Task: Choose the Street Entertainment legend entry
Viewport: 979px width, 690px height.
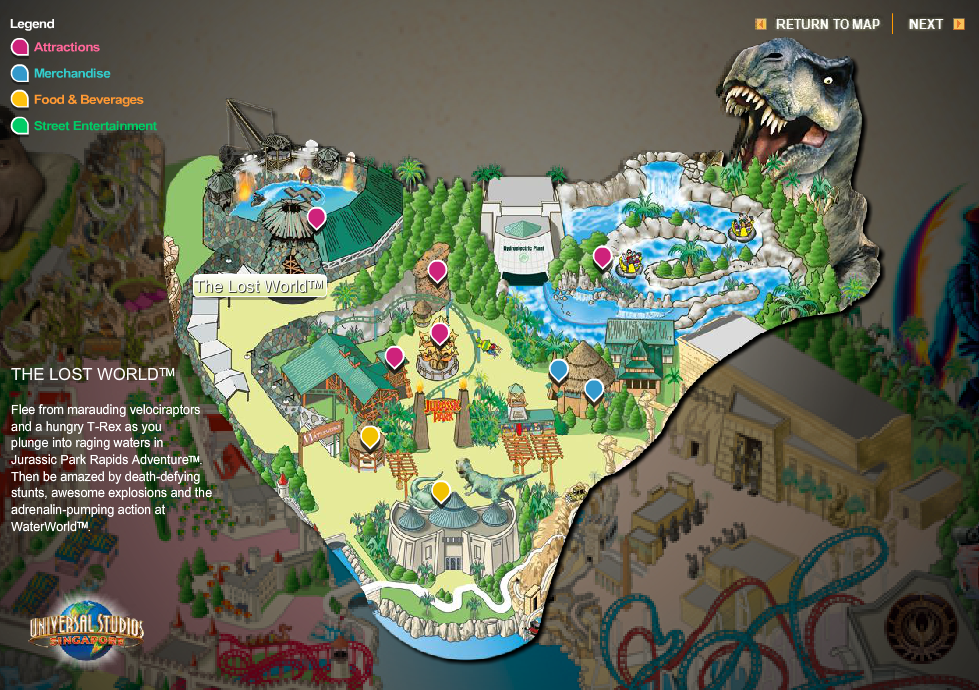Action: click(95, 126)
